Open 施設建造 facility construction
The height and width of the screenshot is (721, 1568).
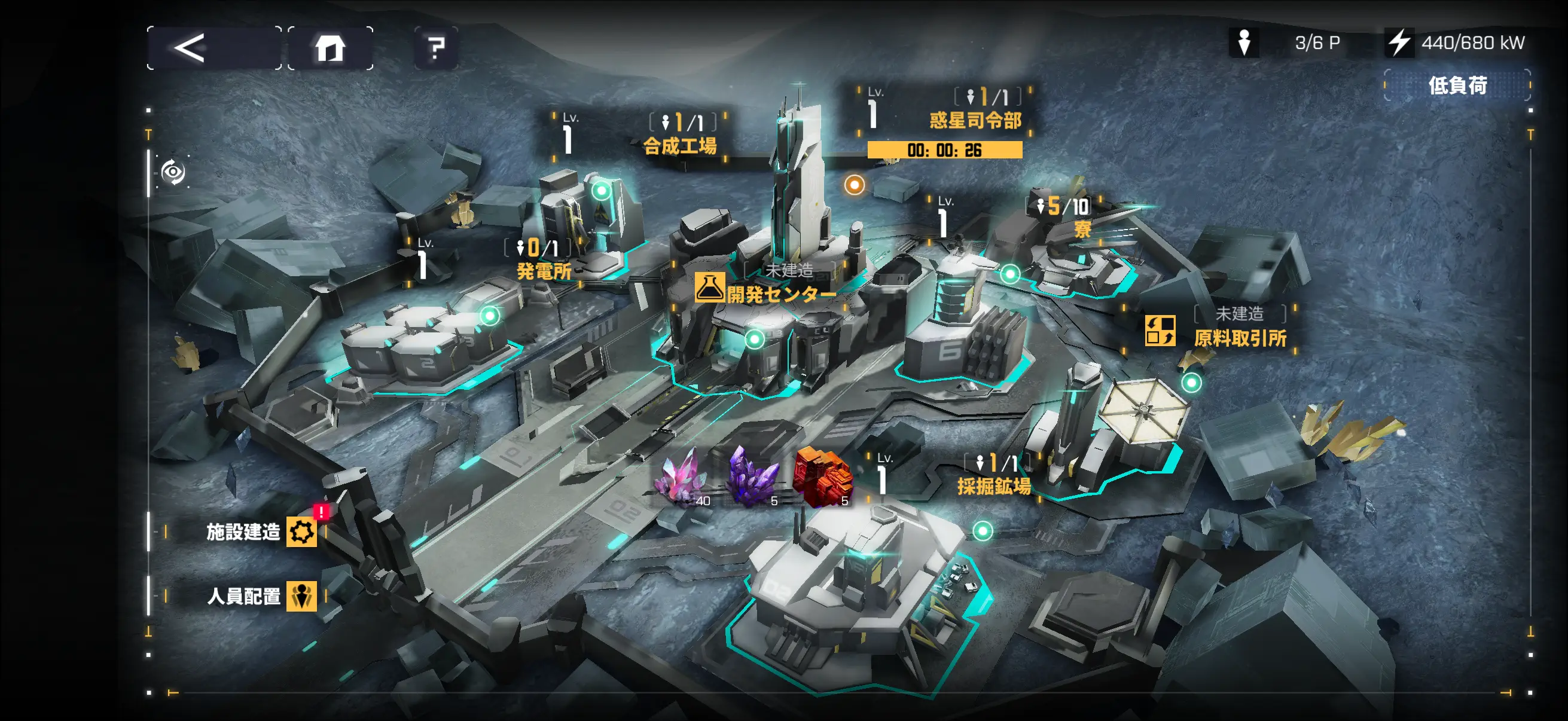(x=260, y=531)
